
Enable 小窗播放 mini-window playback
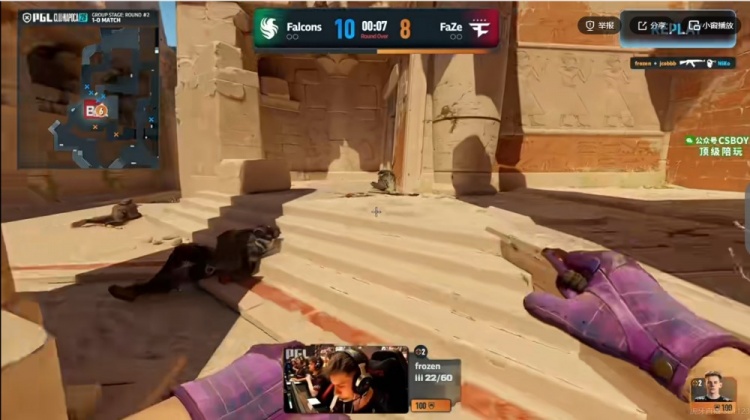(711, 25)
